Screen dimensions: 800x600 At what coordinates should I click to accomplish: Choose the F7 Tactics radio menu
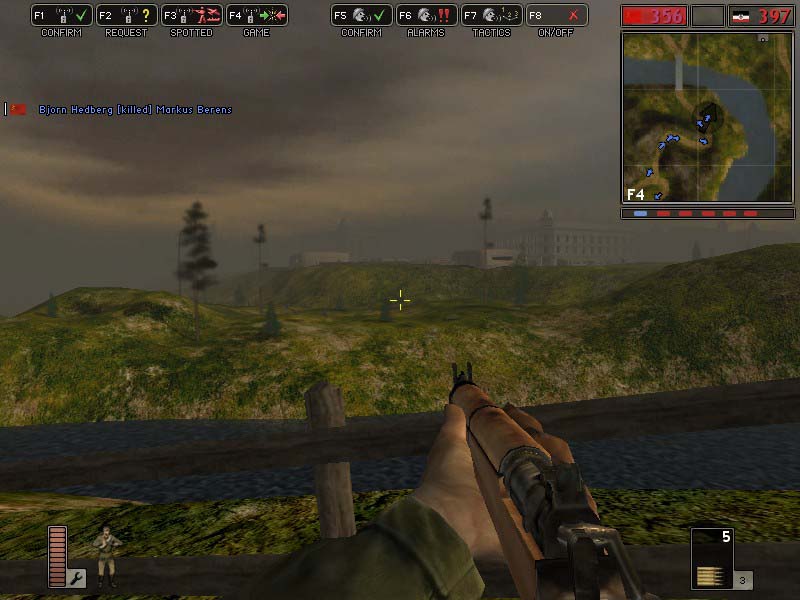pyautogui.click(x=491, y=16)
